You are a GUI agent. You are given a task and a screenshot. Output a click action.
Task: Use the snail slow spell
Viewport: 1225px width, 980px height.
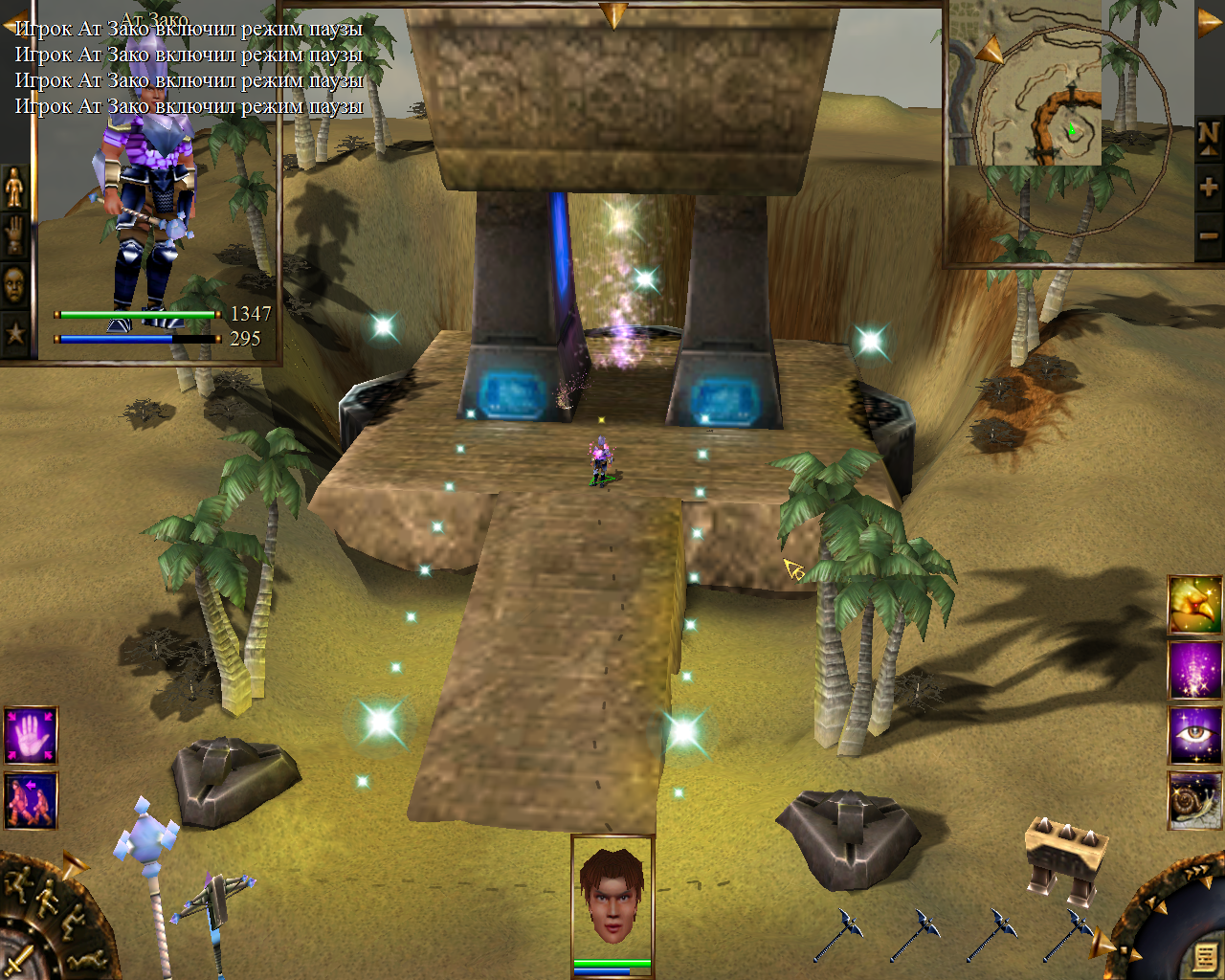tap(1194, 800)
